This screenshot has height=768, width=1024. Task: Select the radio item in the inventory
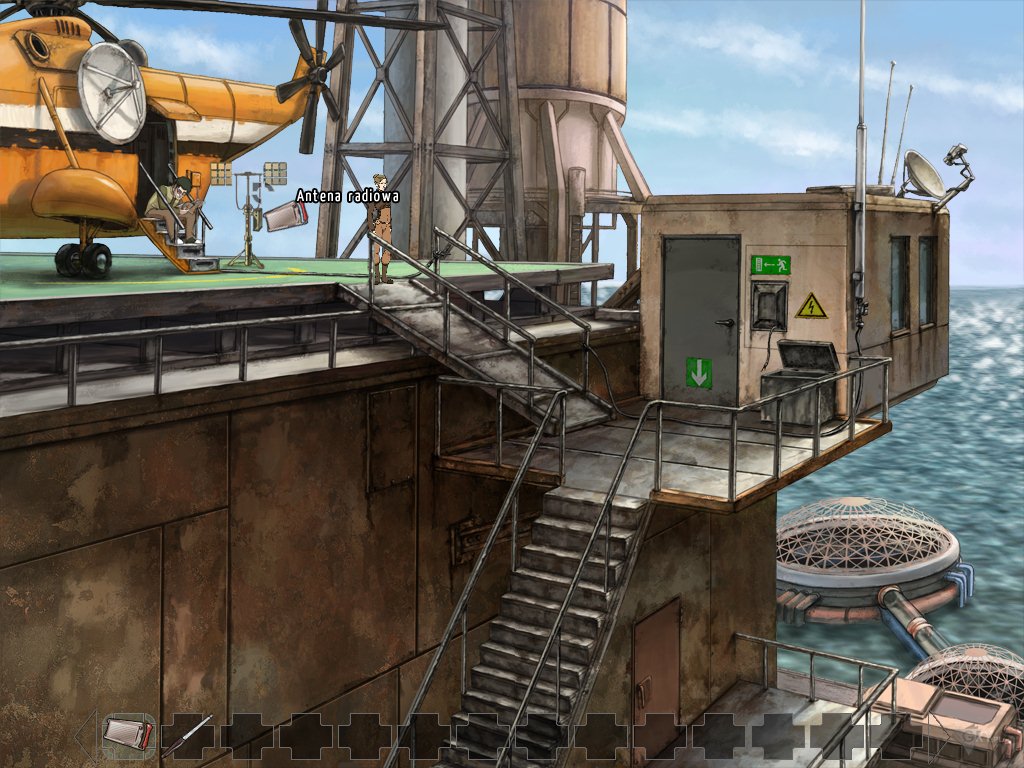127,734
